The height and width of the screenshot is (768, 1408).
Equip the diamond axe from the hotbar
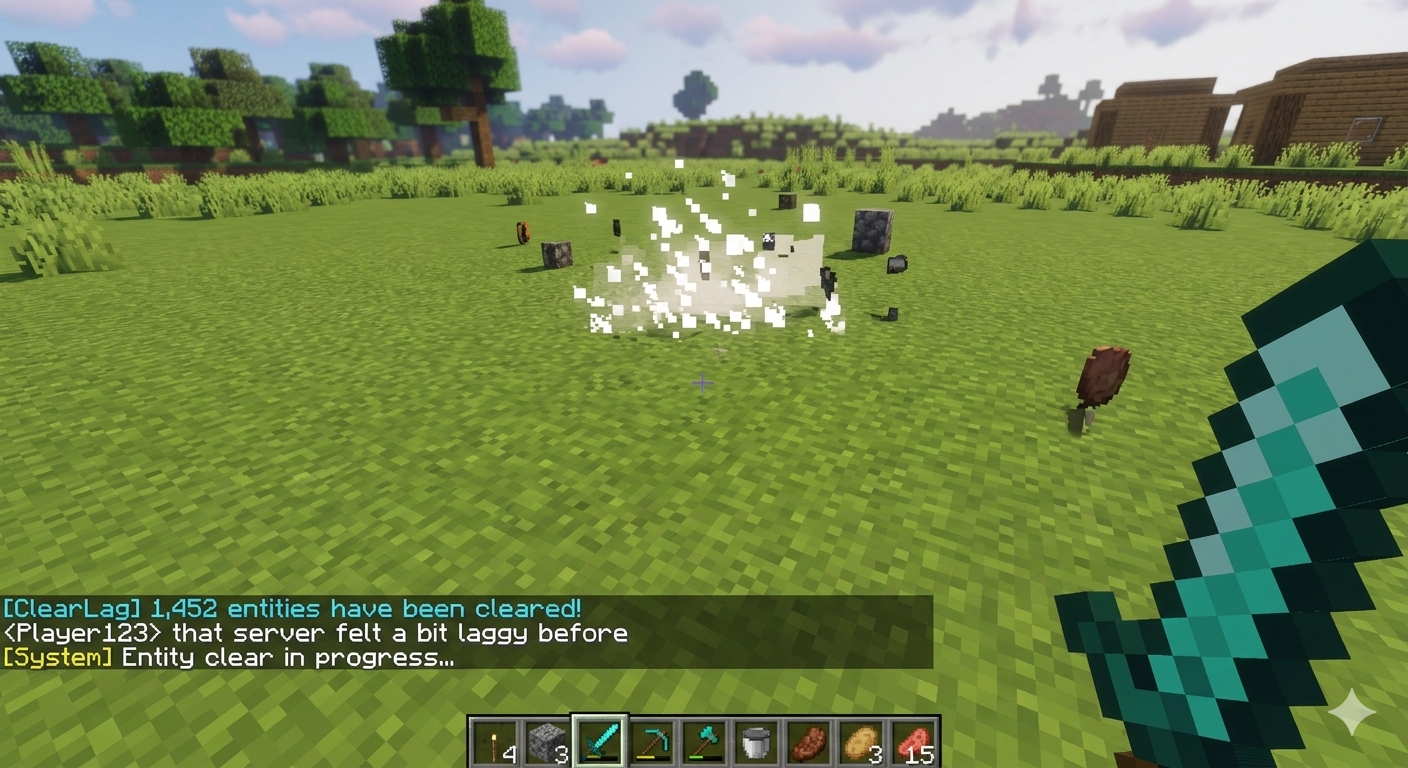tap(704, 743)
